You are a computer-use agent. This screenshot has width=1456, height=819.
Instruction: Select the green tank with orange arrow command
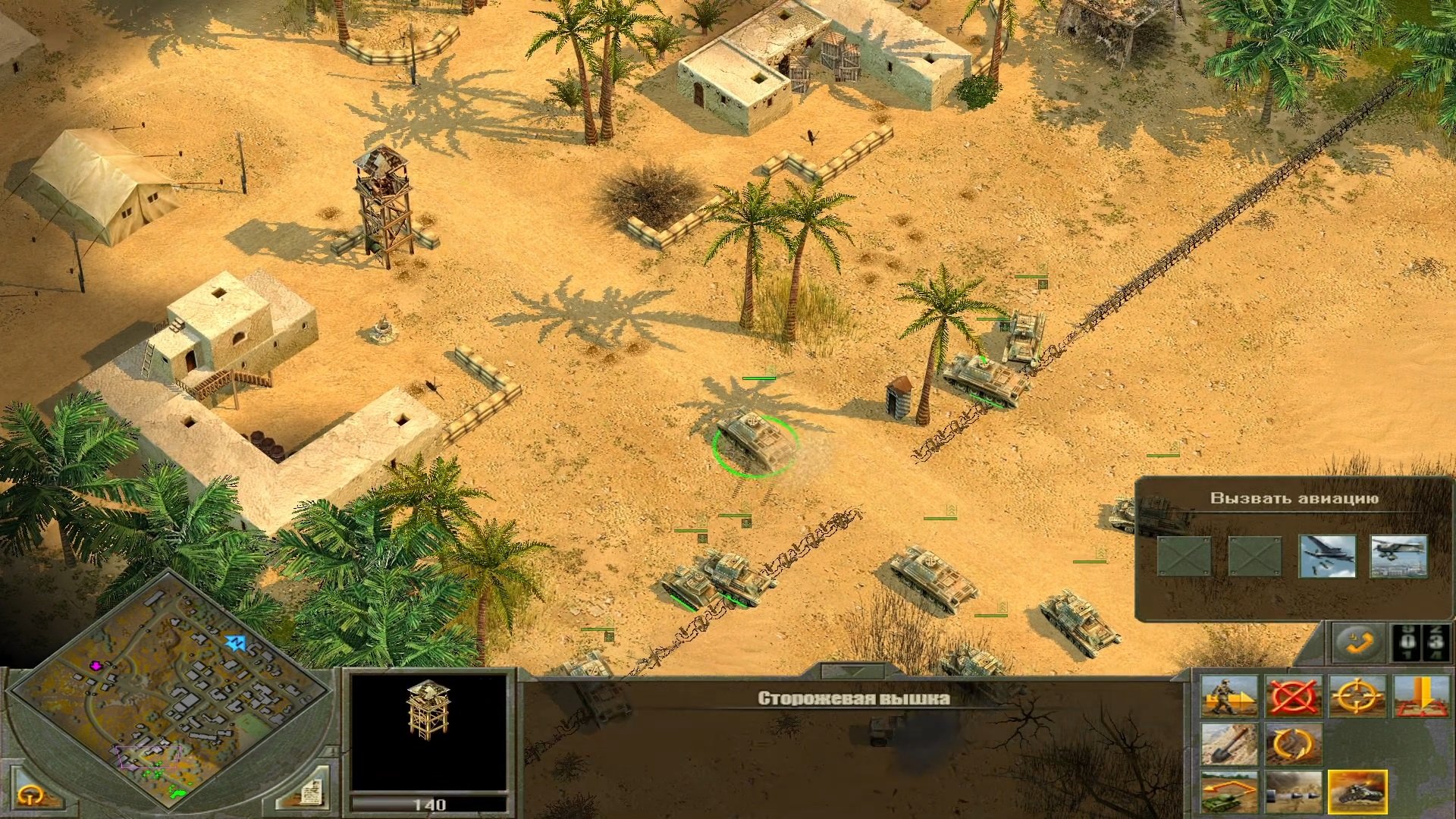(1228, 792)
